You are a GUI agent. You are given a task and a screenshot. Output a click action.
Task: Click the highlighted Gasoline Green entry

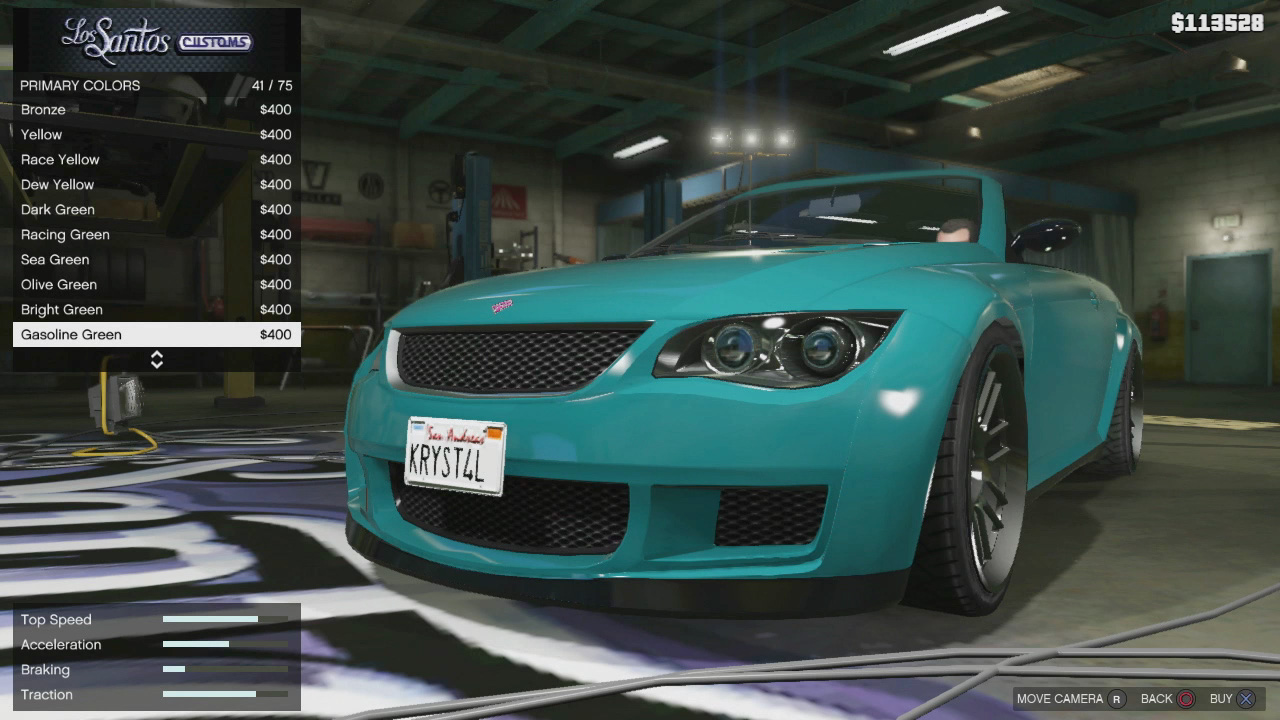[156, 335]
